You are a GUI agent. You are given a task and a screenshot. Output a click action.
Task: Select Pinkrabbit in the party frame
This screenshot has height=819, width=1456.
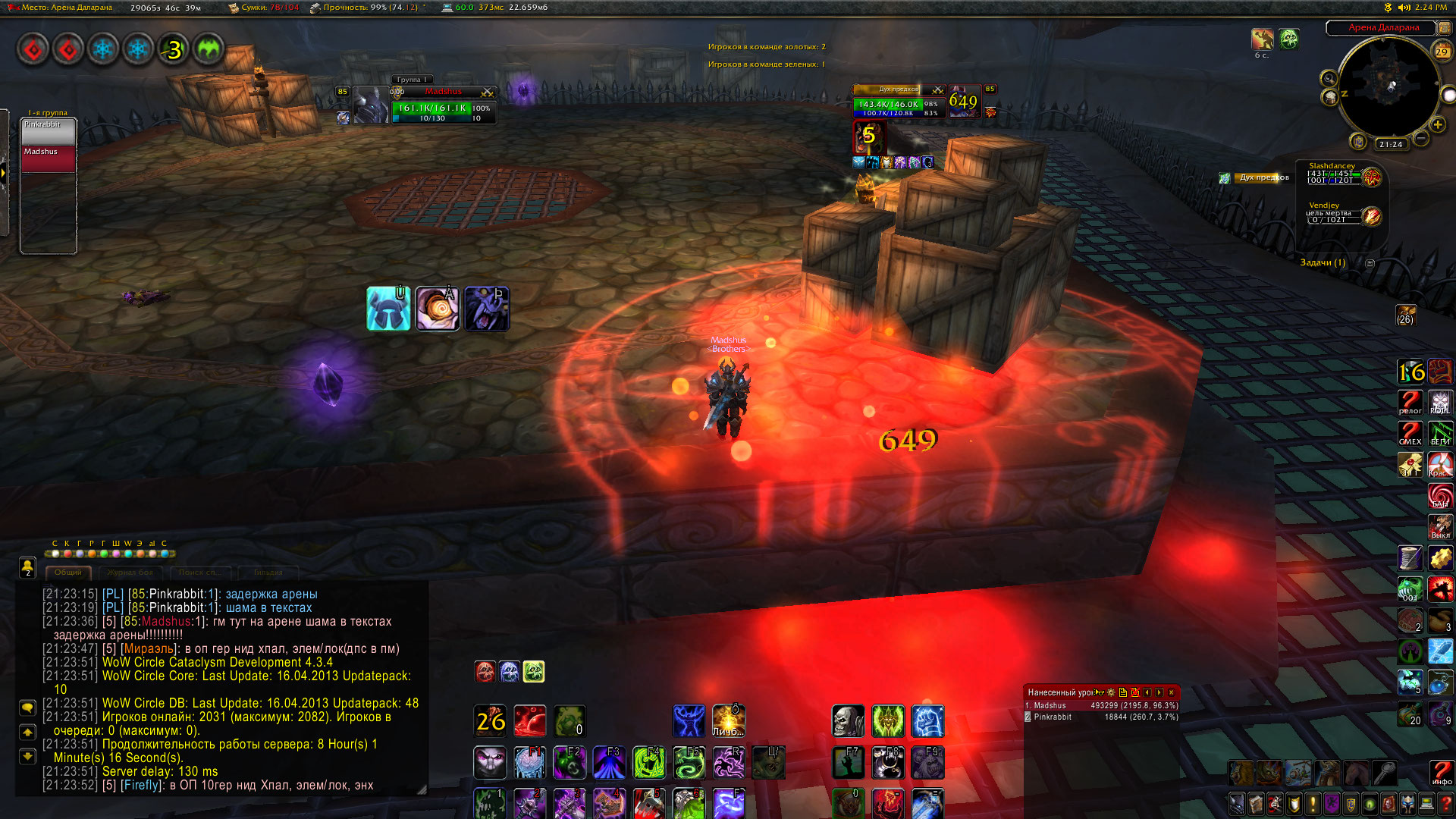(49, 131)
